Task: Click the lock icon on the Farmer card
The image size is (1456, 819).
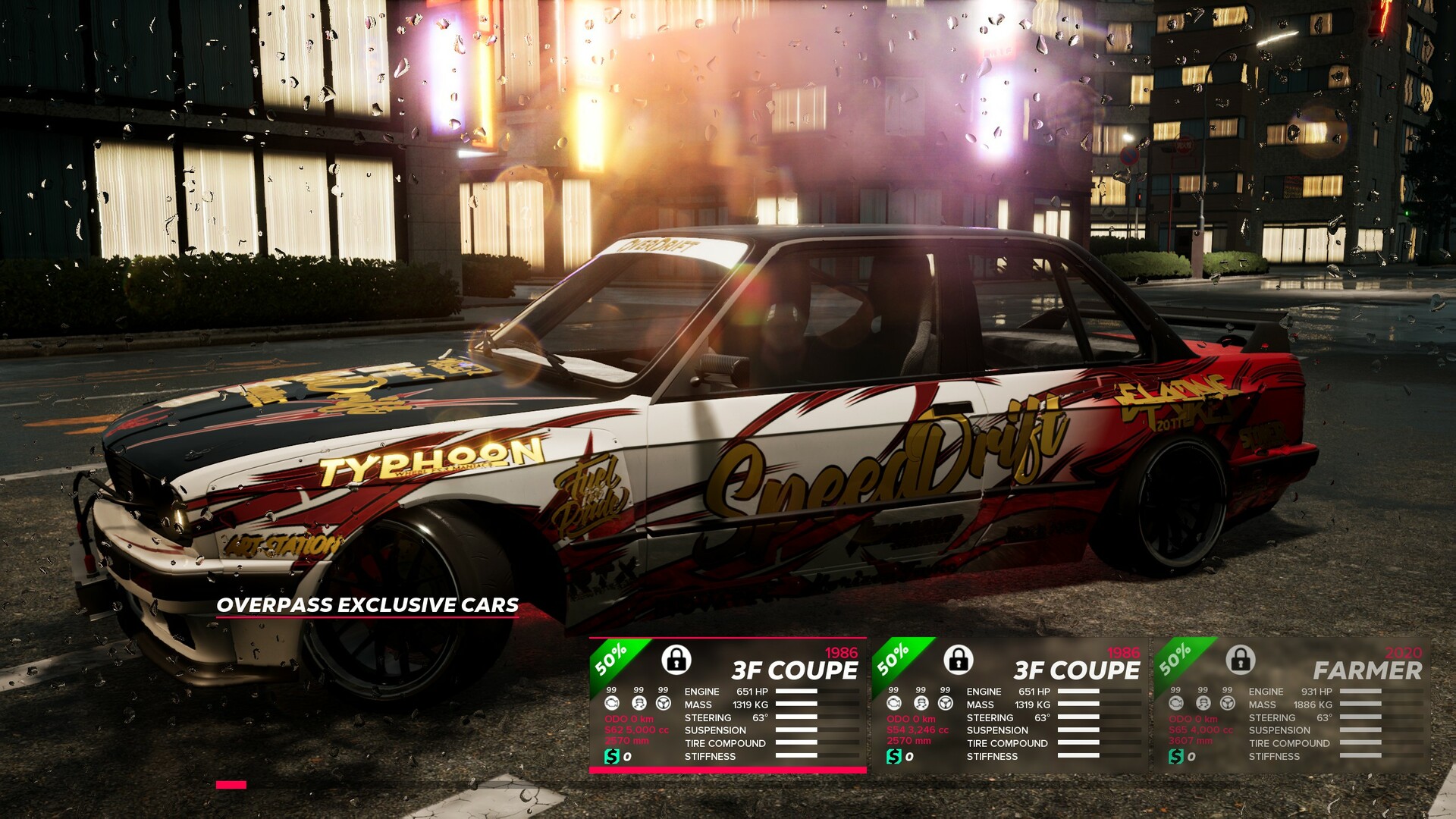Action: (1241, 662)
